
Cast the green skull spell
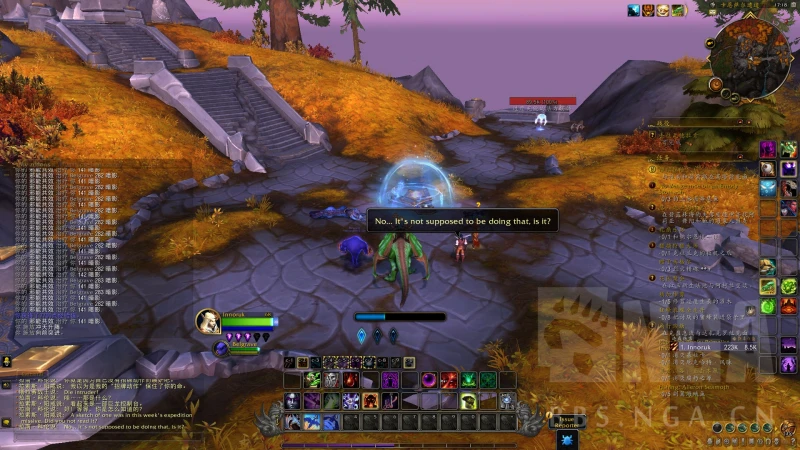(x=313, y=380)
